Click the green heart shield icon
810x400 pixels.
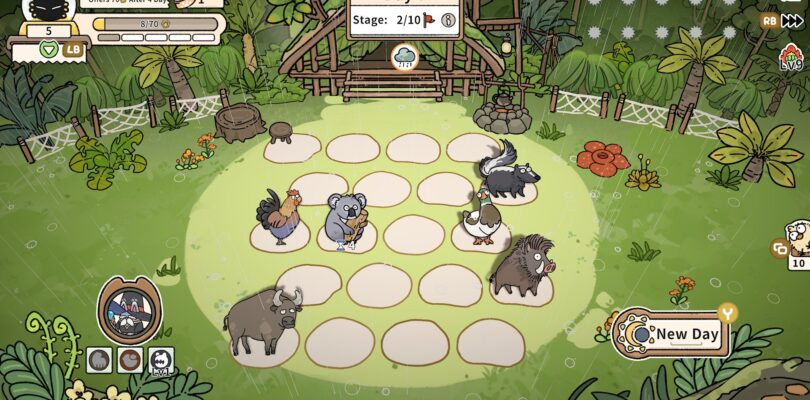(x=48, y=48)
